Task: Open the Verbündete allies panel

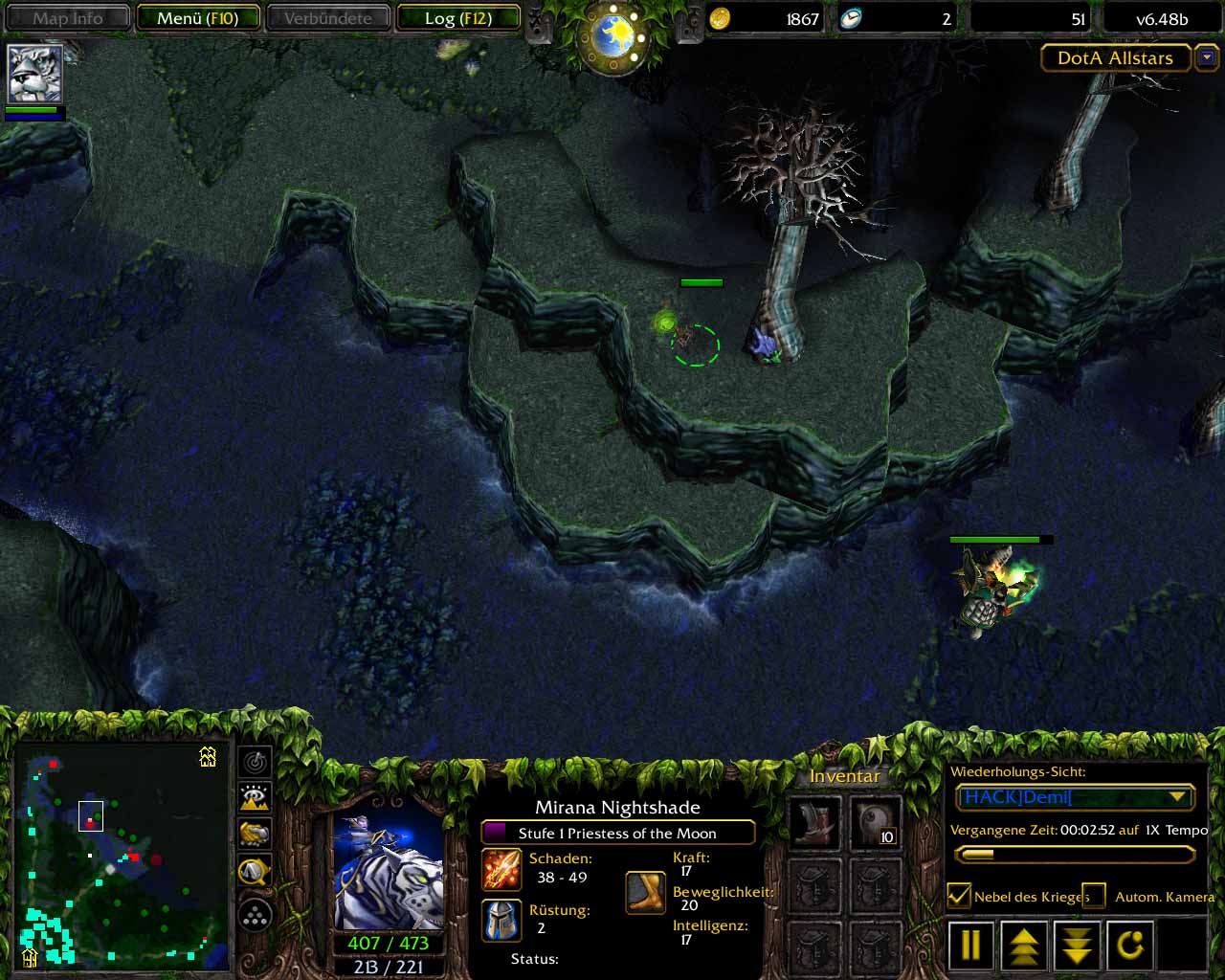Action: 327,18
